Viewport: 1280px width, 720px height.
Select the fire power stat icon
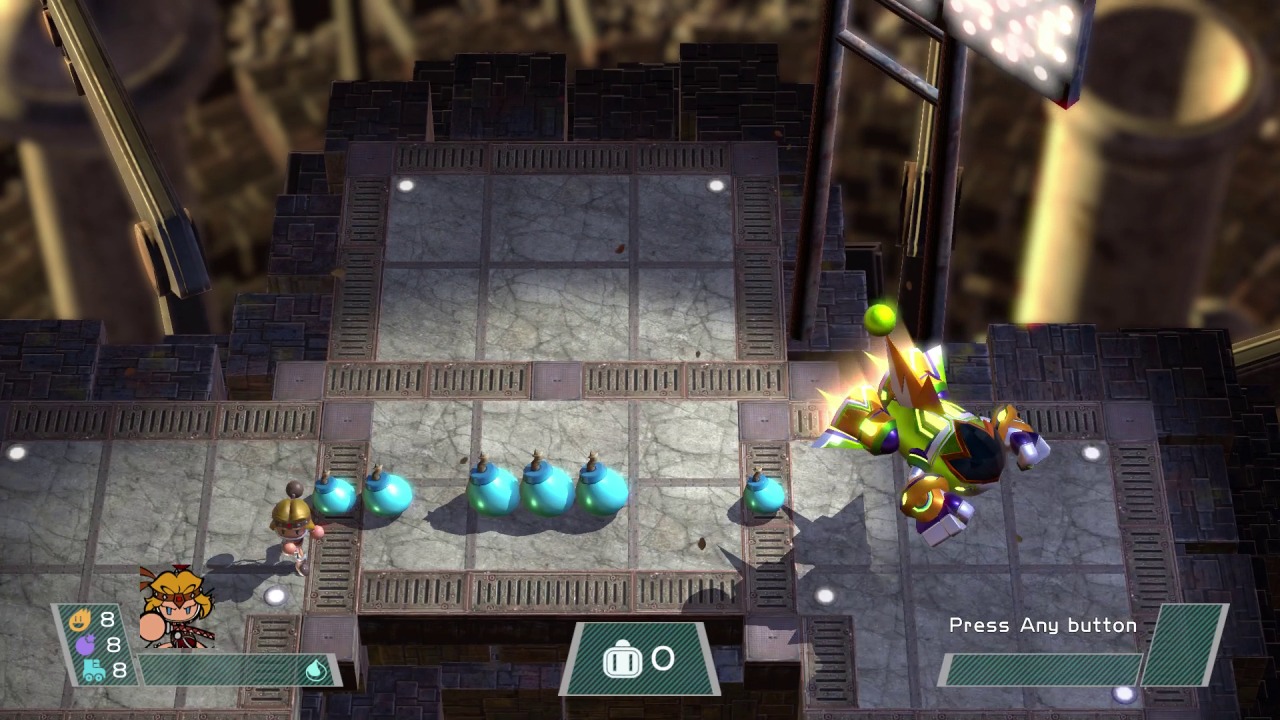click(x=80, y=620)
